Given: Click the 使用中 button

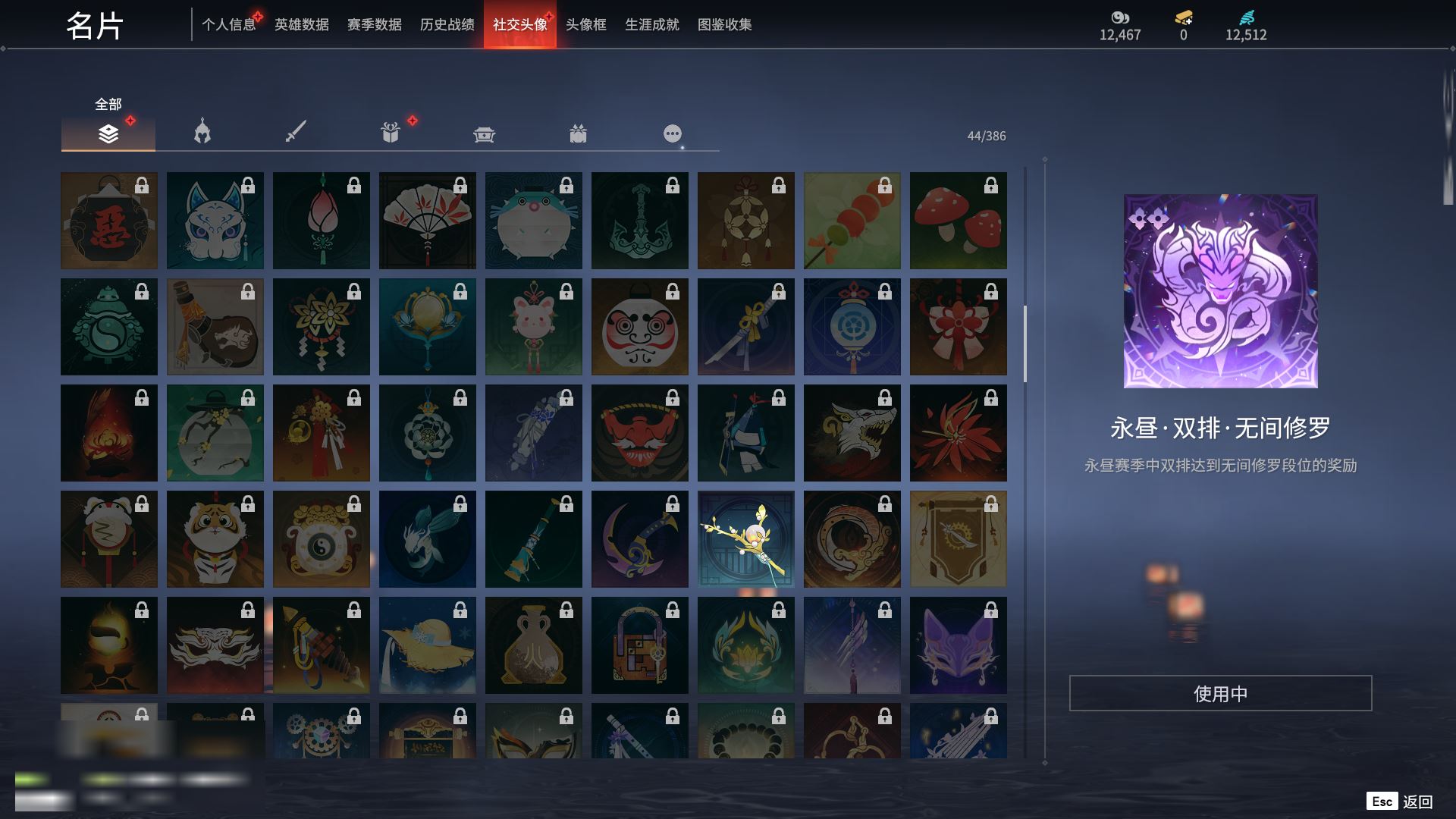Looking at the screenshot, I should pos(1220,693).
